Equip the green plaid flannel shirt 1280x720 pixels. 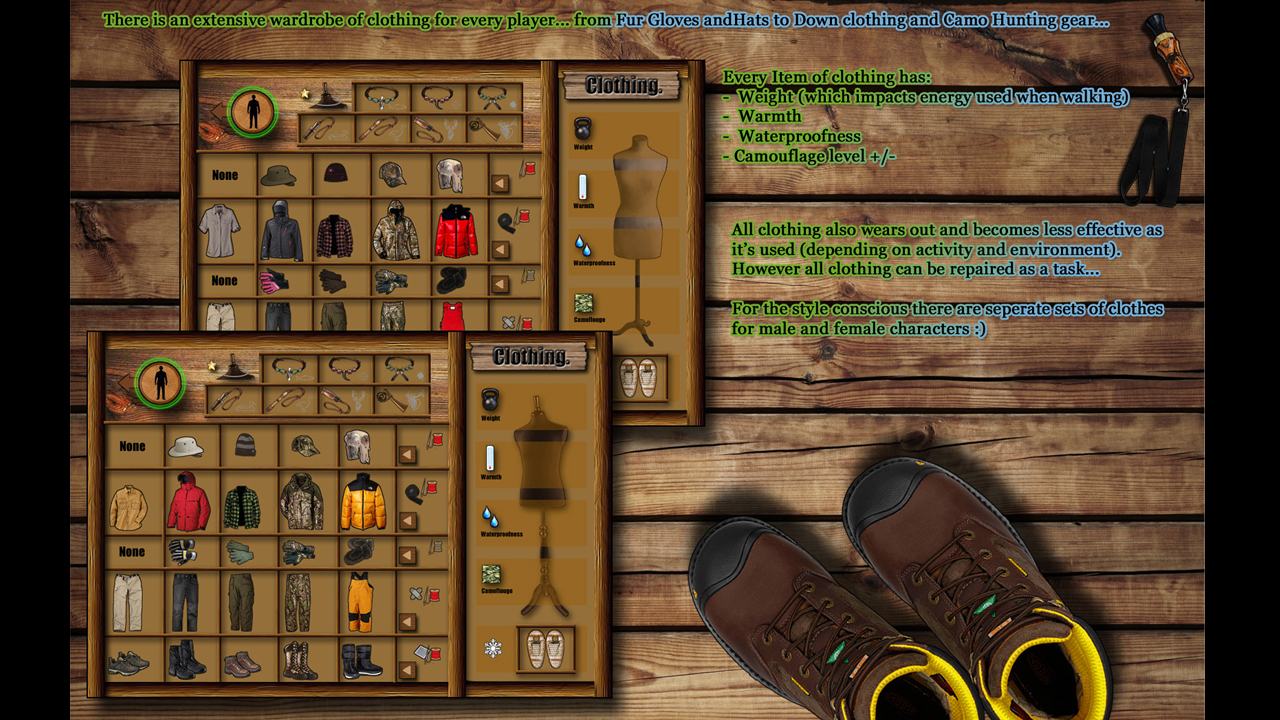click(242, 506)
